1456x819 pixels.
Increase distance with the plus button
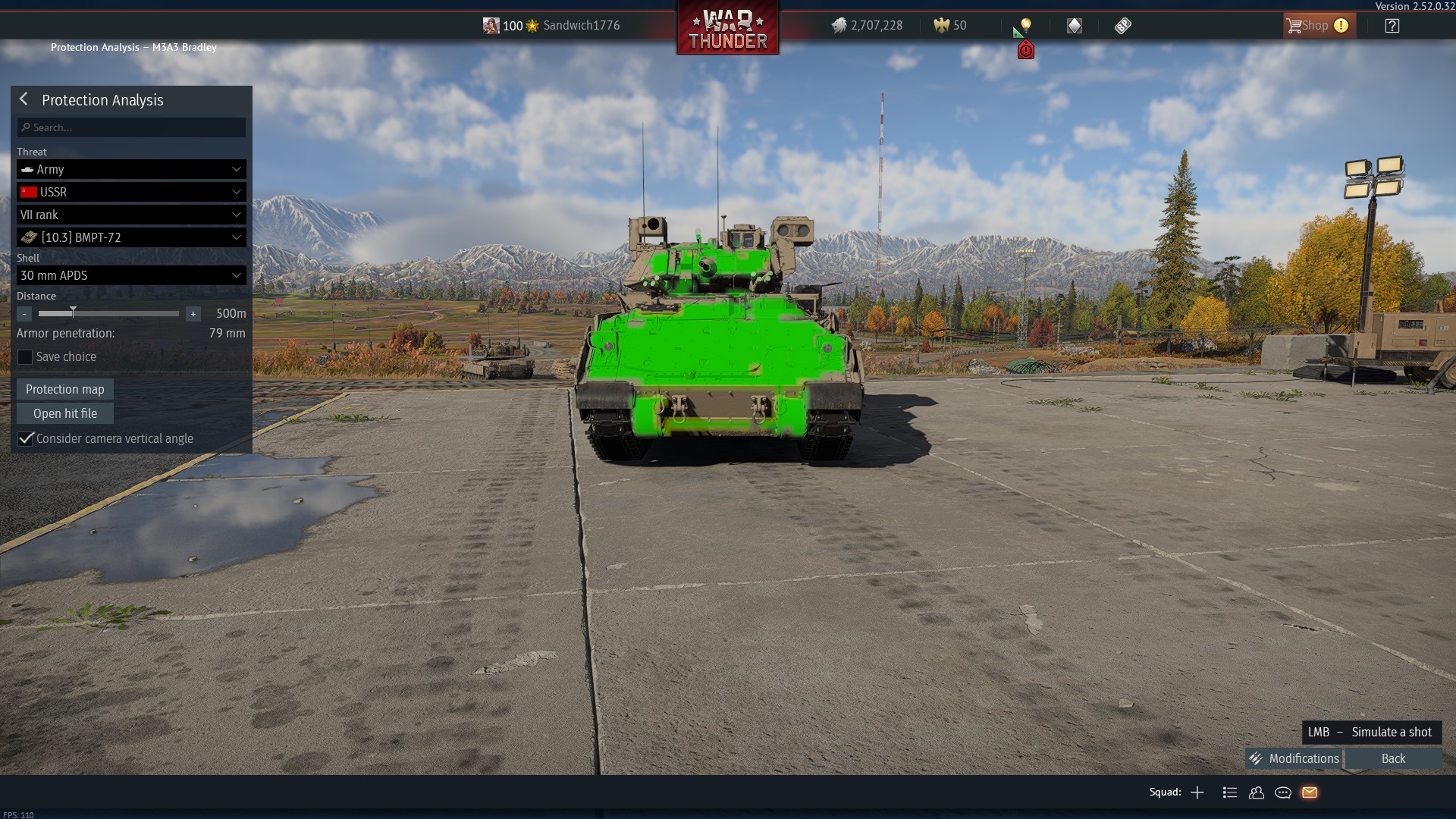(x=193, y=313)
